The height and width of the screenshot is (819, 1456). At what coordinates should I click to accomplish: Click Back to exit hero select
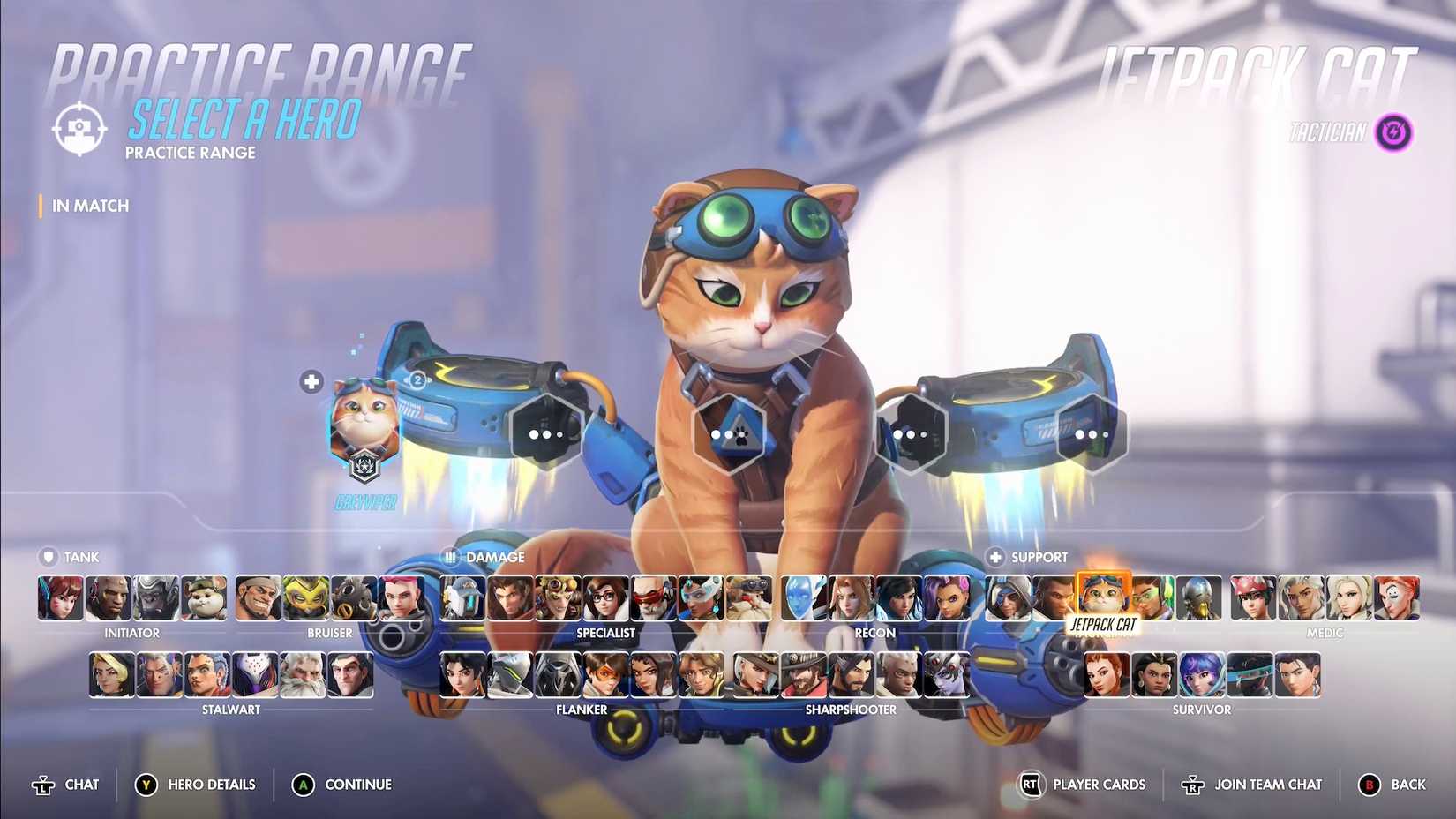(x=1402, y=784)
